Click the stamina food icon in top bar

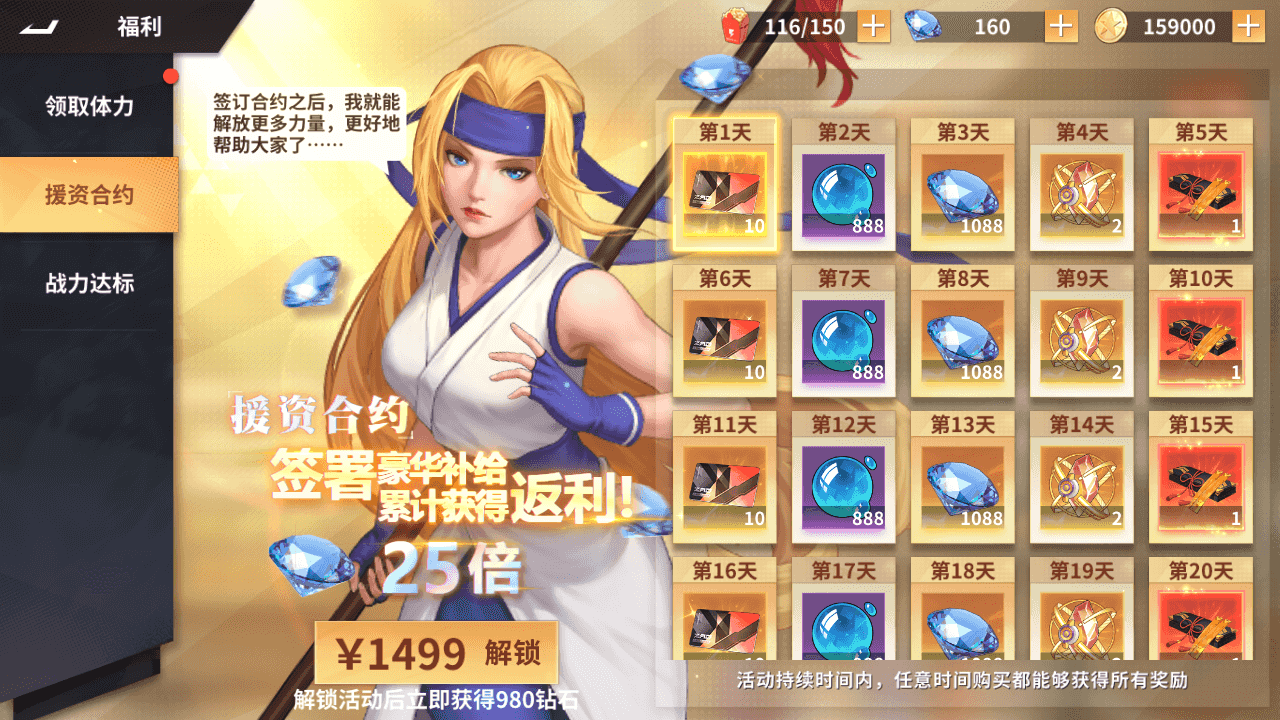pos(737,25)
